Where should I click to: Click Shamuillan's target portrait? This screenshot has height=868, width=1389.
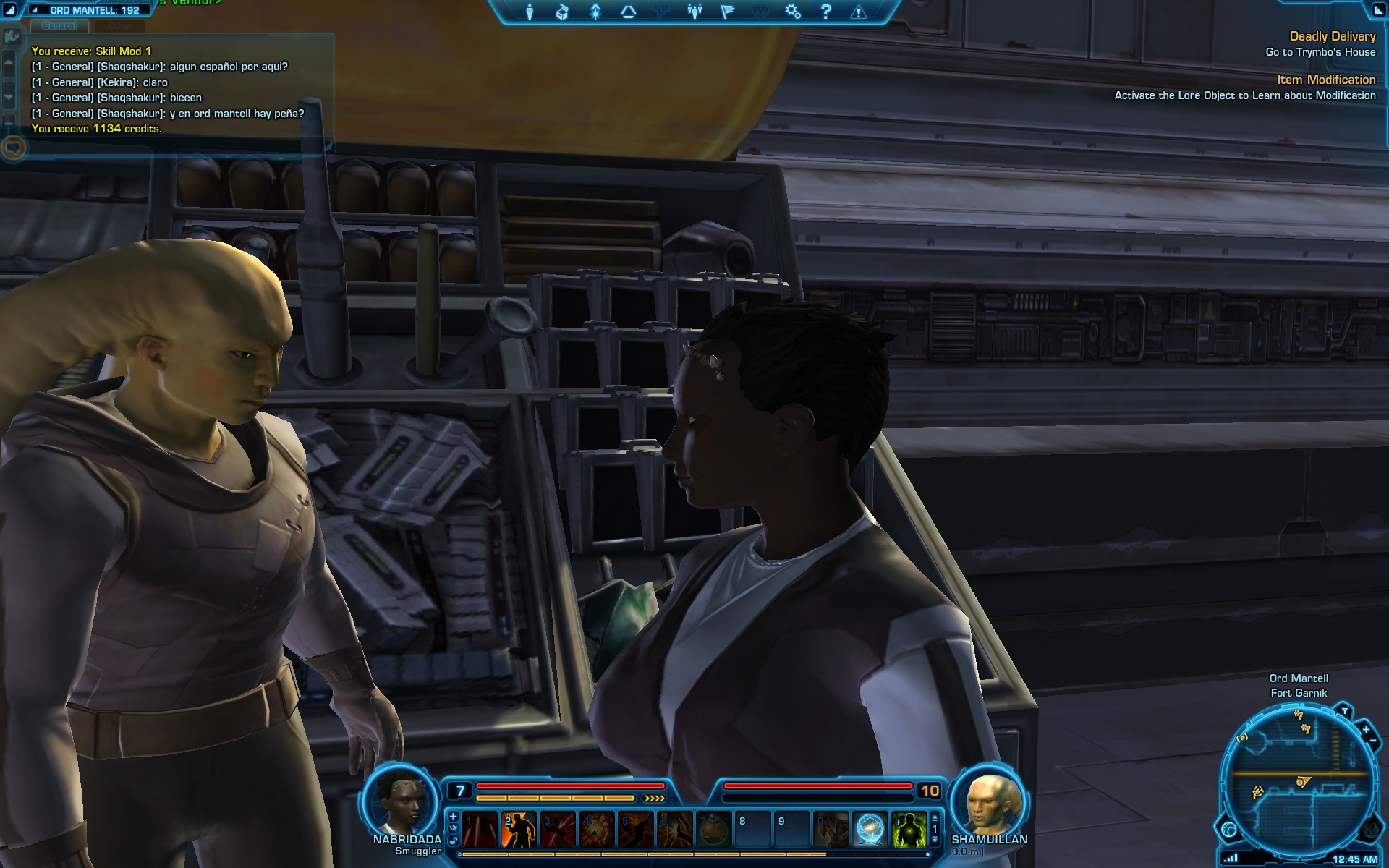[989, 801]
